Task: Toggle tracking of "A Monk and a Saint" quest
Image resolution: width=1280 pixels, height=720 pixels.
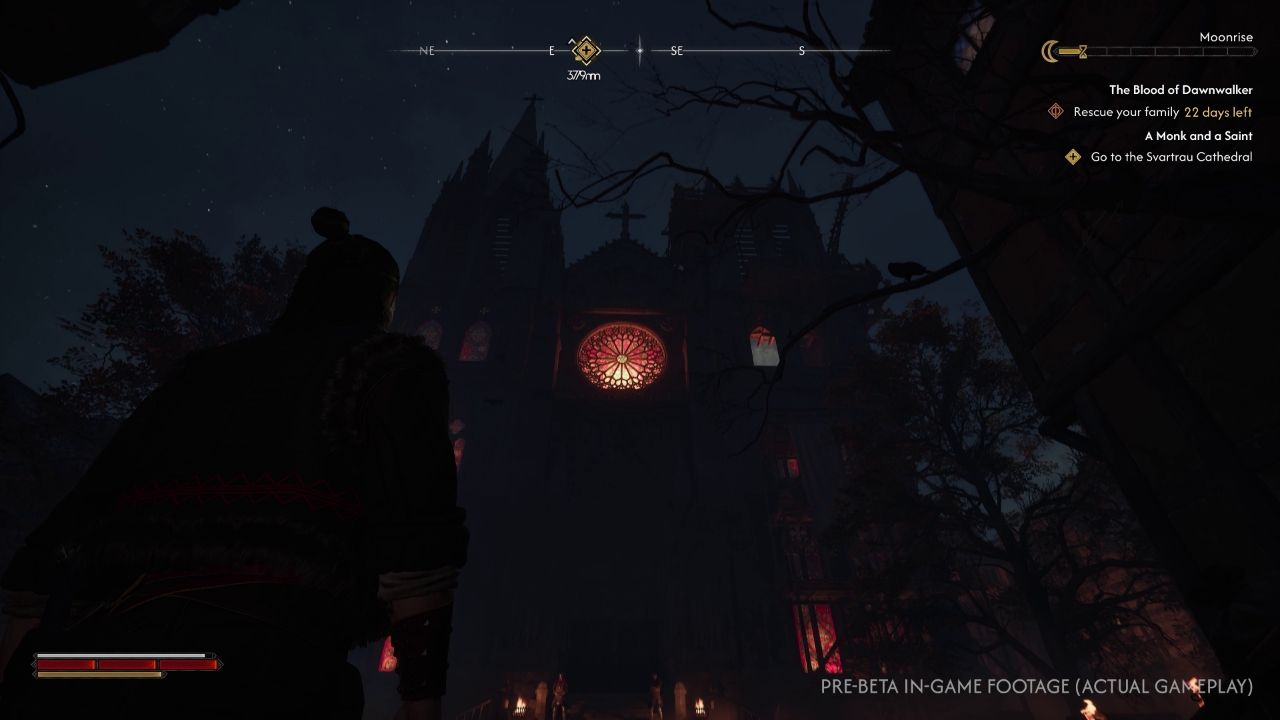Action: point(1198,135)
